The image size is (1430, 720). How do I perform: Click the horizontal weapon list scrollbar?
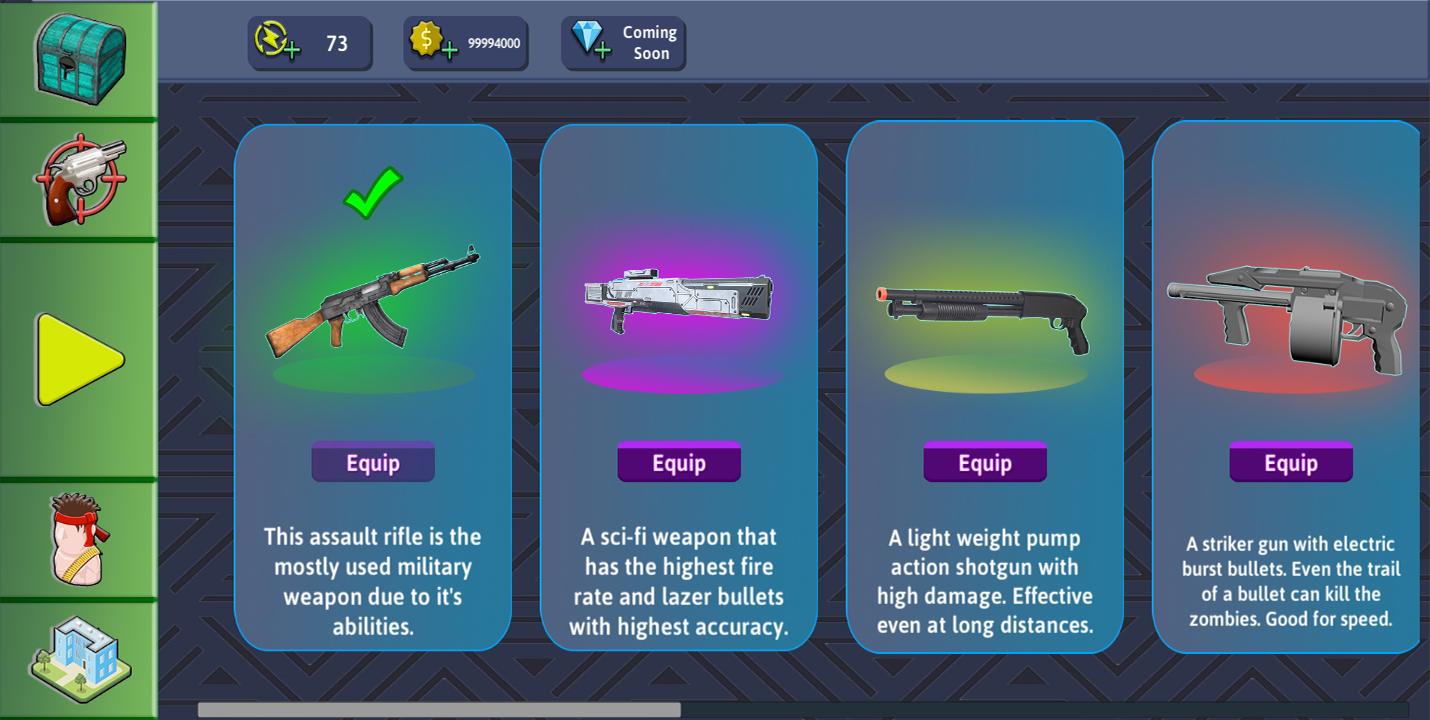439,710
